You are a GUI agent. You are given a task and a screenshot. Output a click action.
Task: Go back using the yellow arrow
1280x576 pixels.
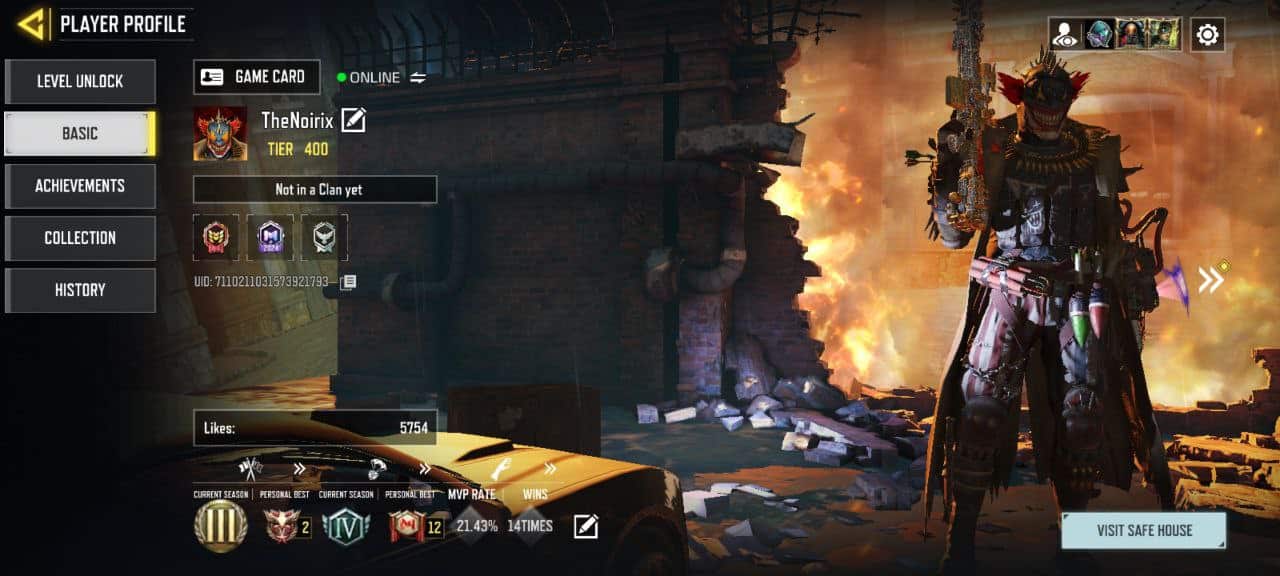click(x=32, y=24)
